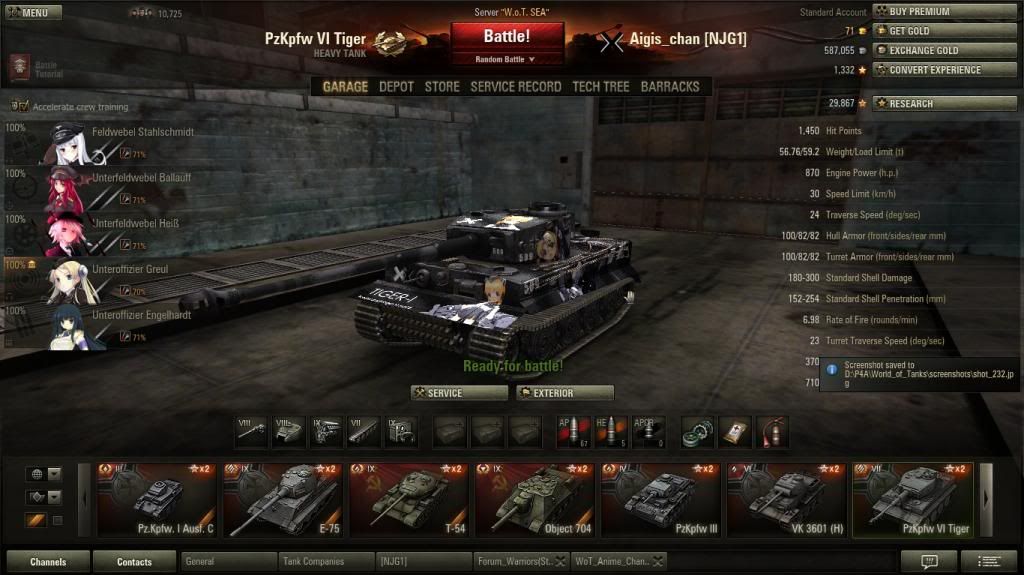1024x575 pixels.
Task: Open the Exterior customization button
Action: [x=565, y=393]
